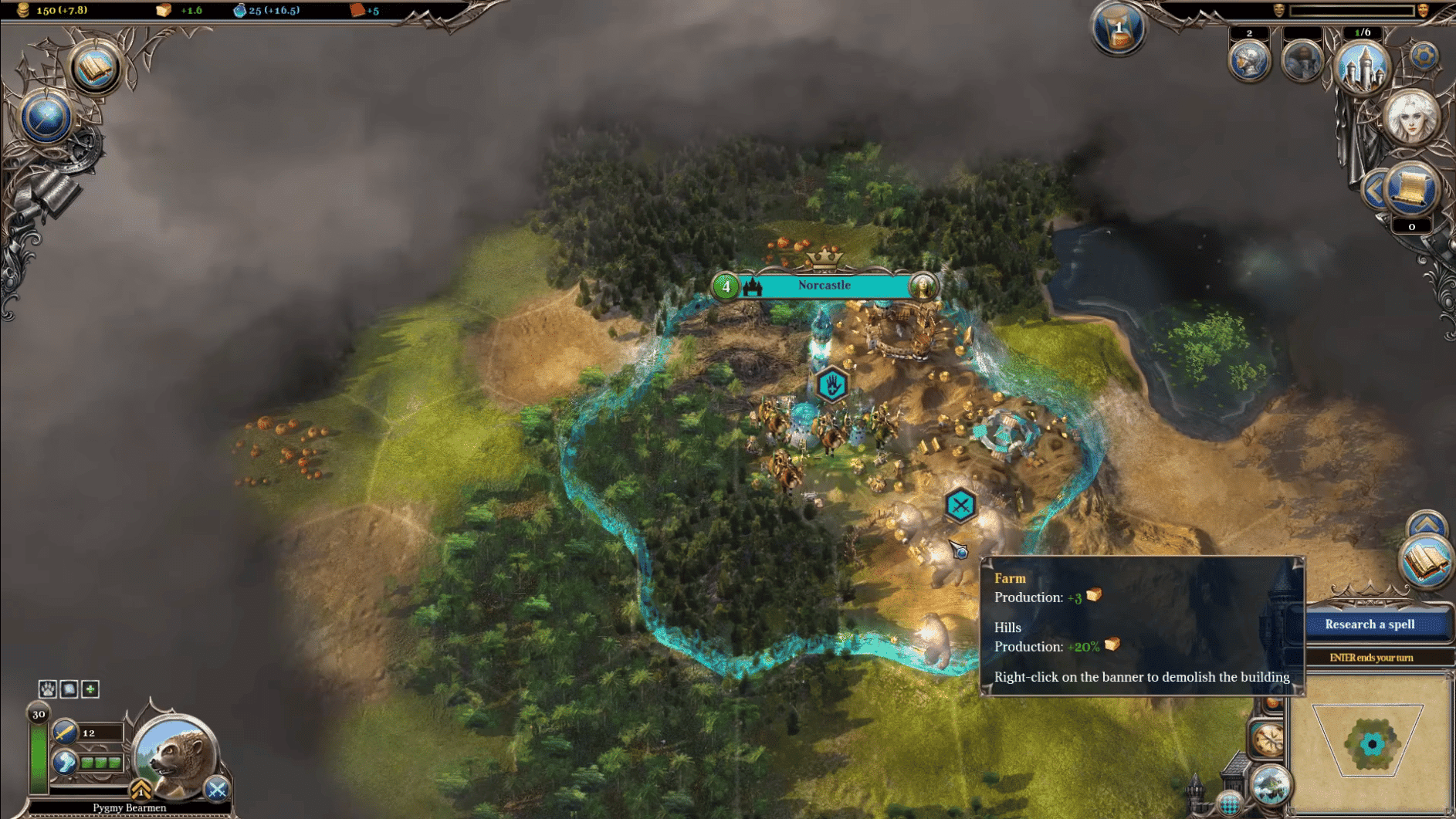Open the blue globe orb

tap(46, 118)
